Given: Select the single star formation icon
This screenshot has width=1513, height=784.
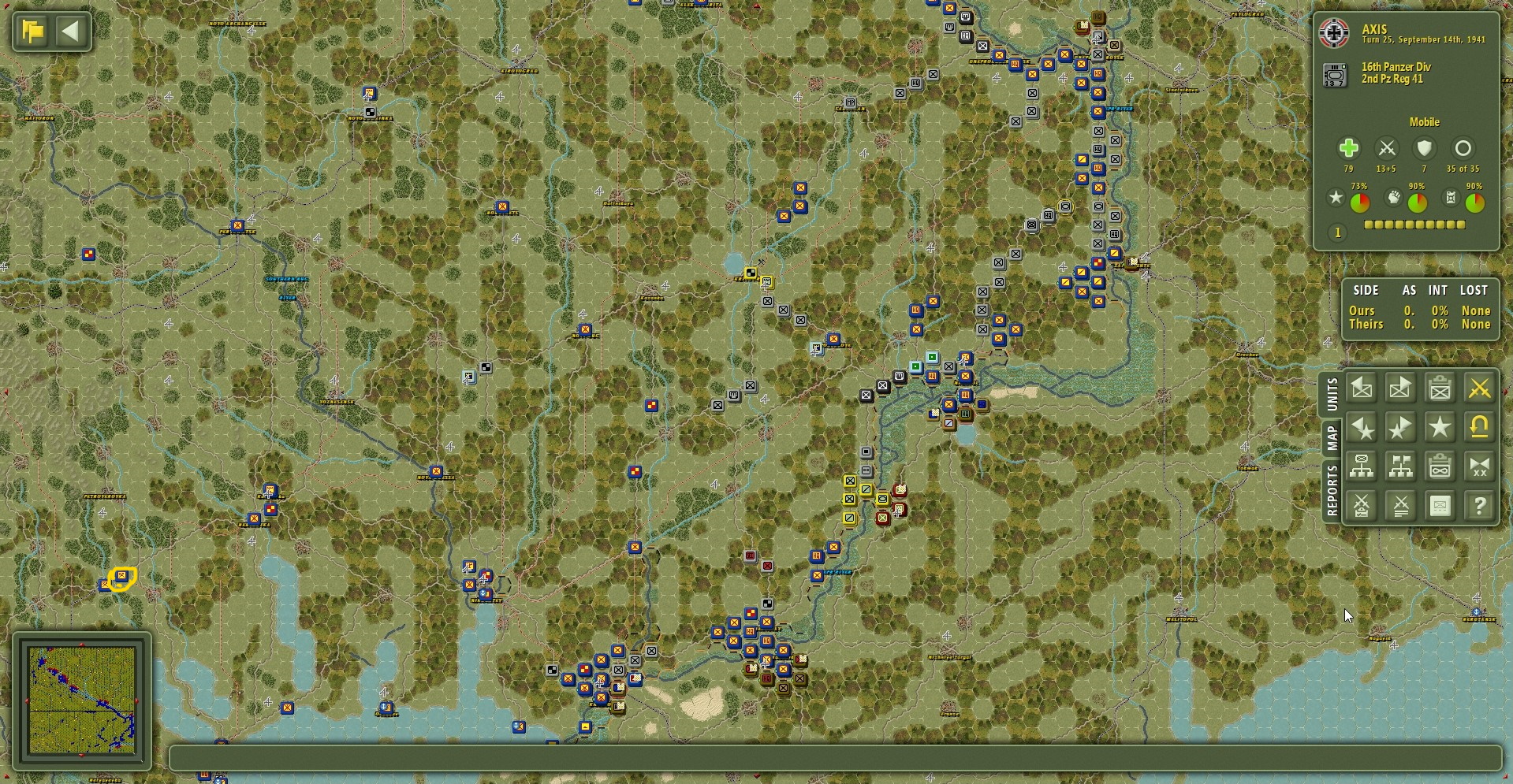Looking at the screenshot, I should coord(1440,428).
